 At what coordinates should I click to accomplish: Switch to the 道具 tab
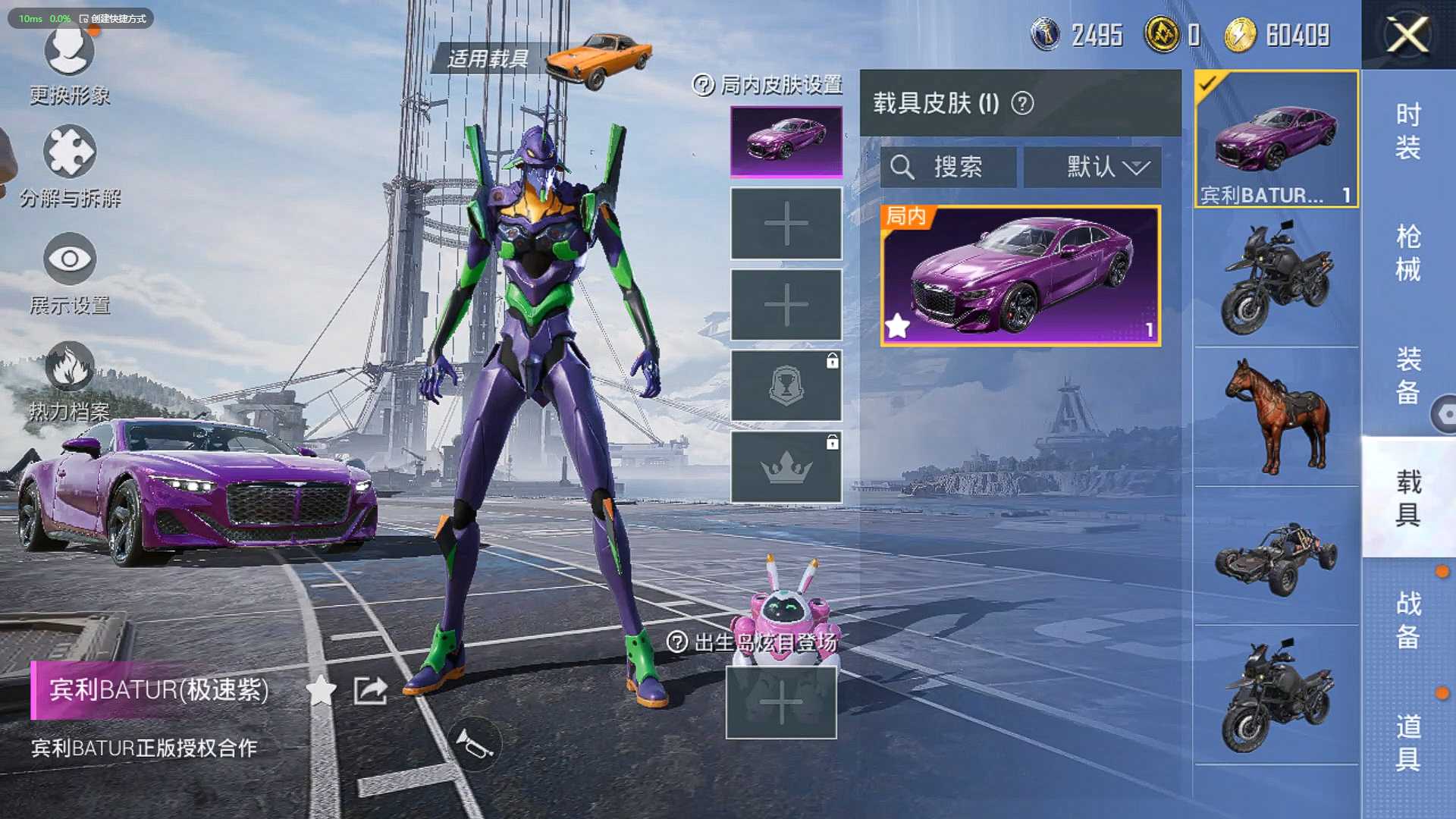tap(1407, 742)
